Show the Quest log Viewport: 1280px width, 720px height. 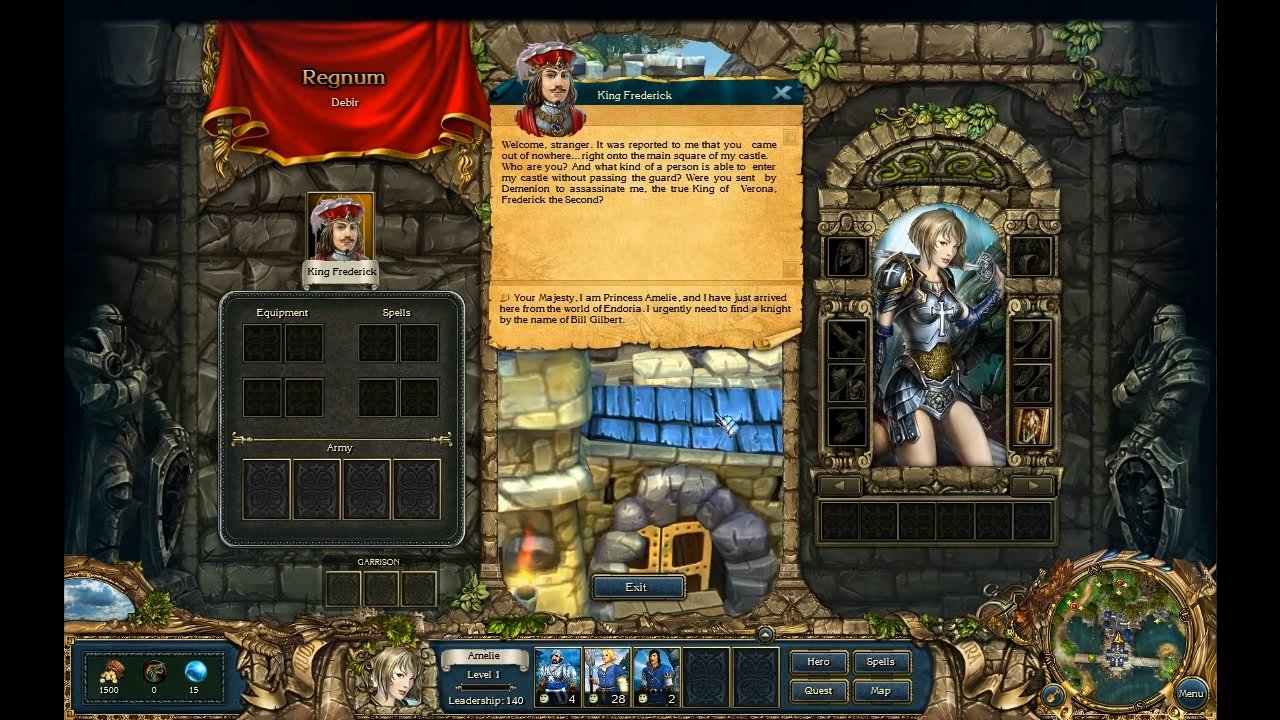point(818,690)
